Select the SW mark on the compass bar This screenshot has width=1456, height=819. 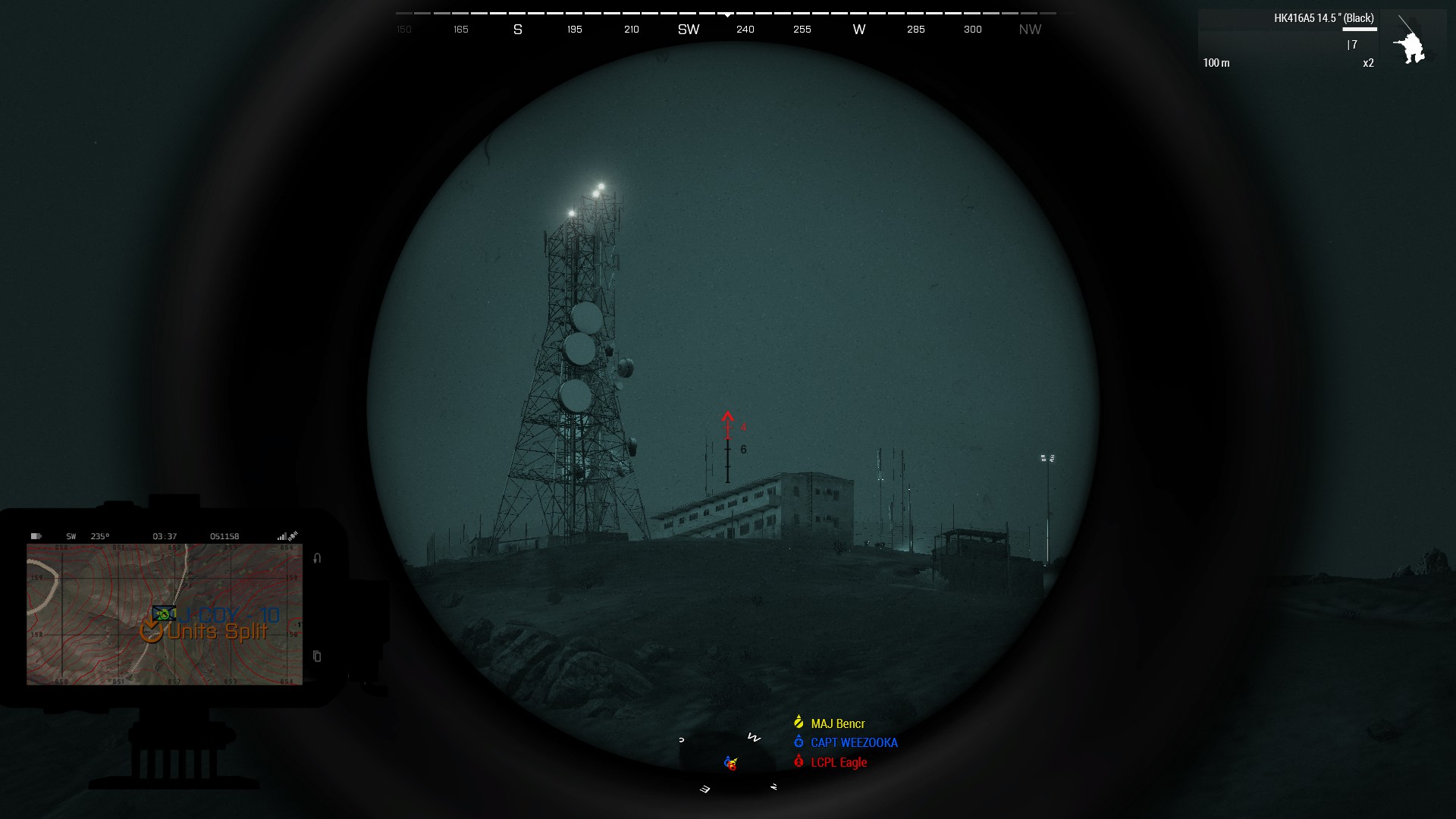point(688,30)
